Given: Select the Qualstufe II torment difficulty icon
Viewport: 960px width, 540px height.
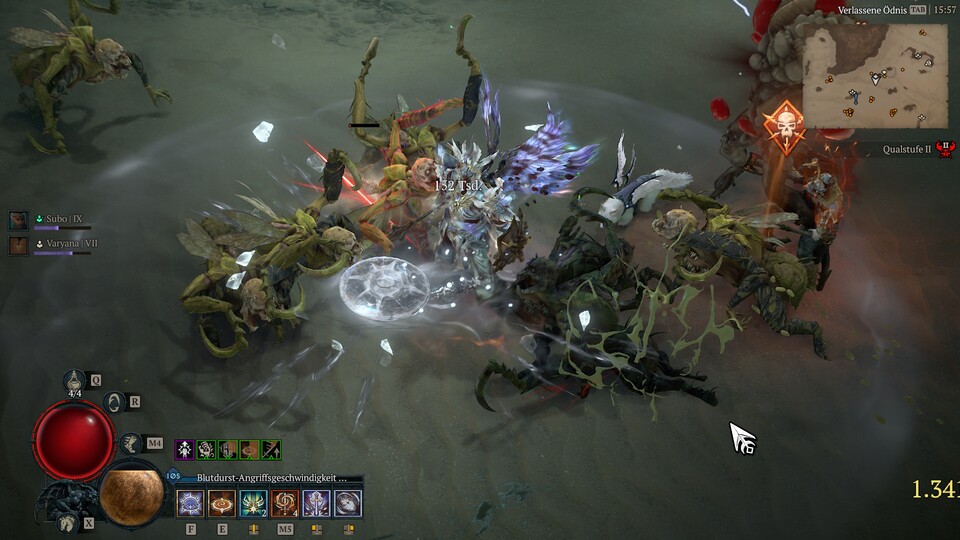Looking at the screenshot, I should coord(944,150).
